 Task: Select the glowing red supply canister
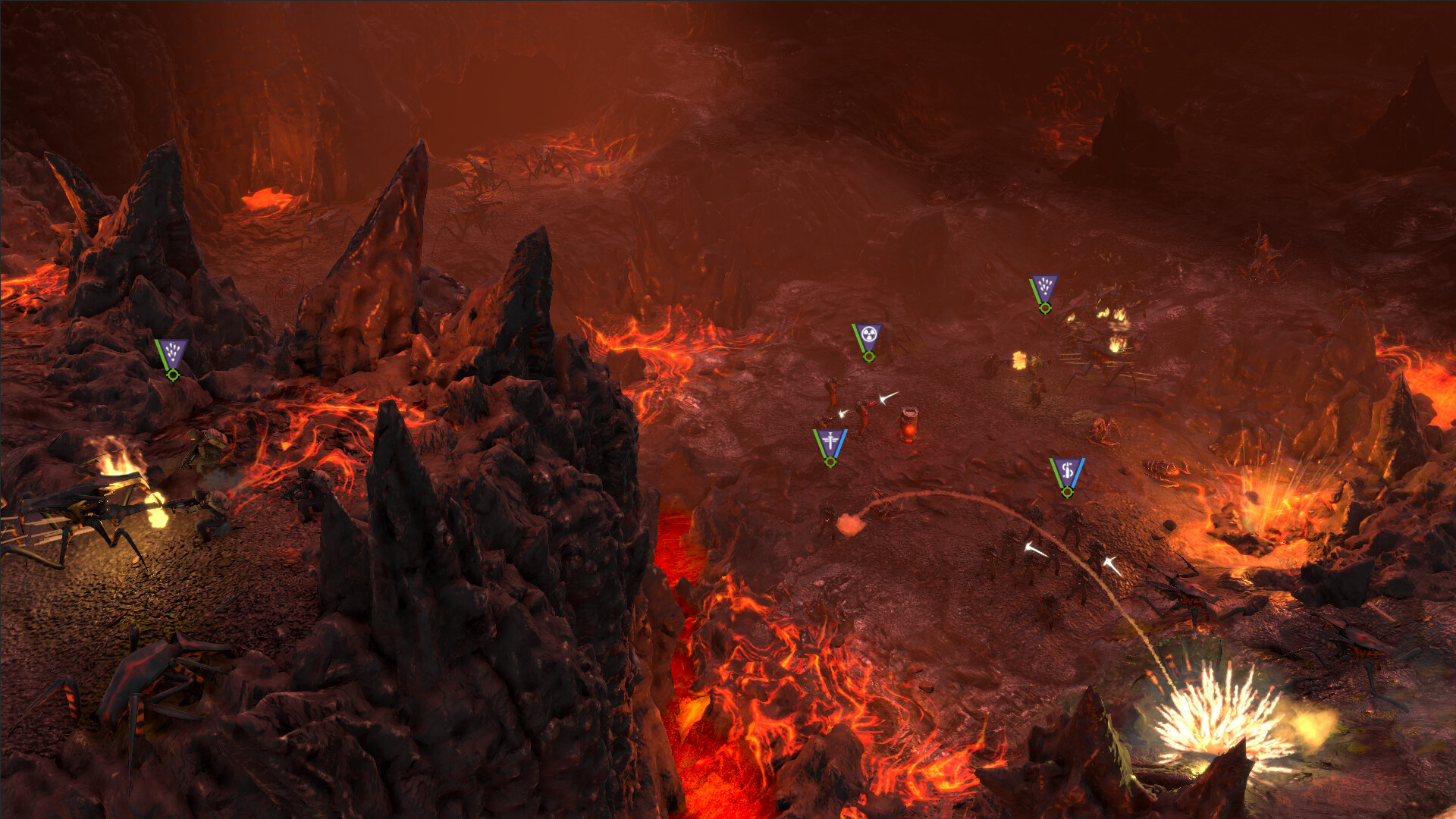coord(908,426)
